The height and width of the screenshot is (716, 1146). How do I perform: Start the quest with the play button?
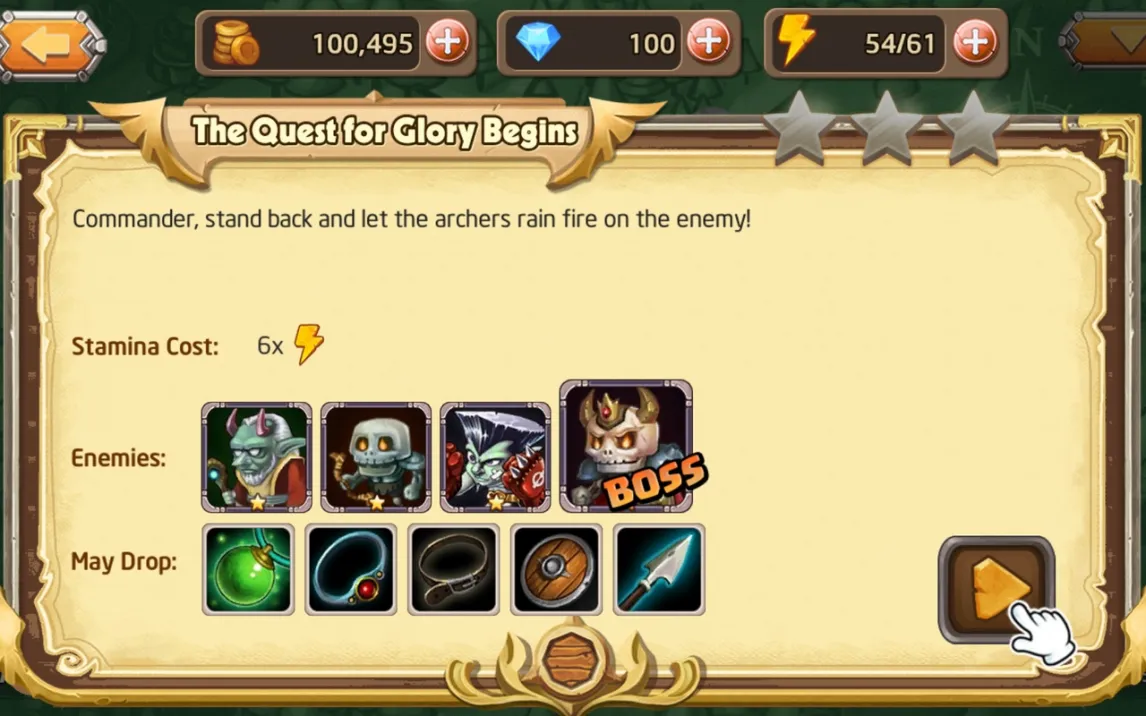[996, 589]
